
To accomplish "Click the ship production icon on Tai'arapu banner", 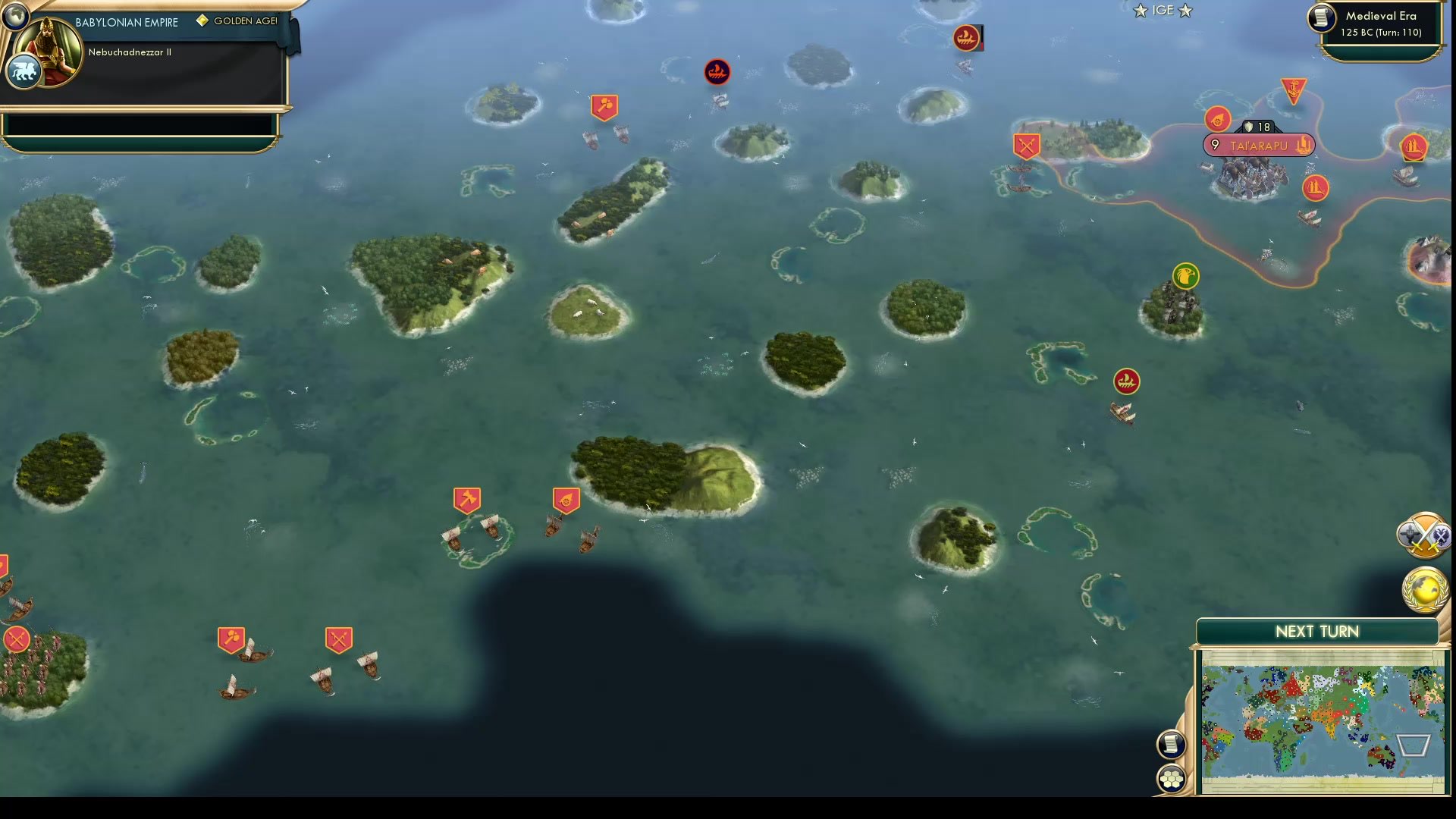I will point(1303,144).
